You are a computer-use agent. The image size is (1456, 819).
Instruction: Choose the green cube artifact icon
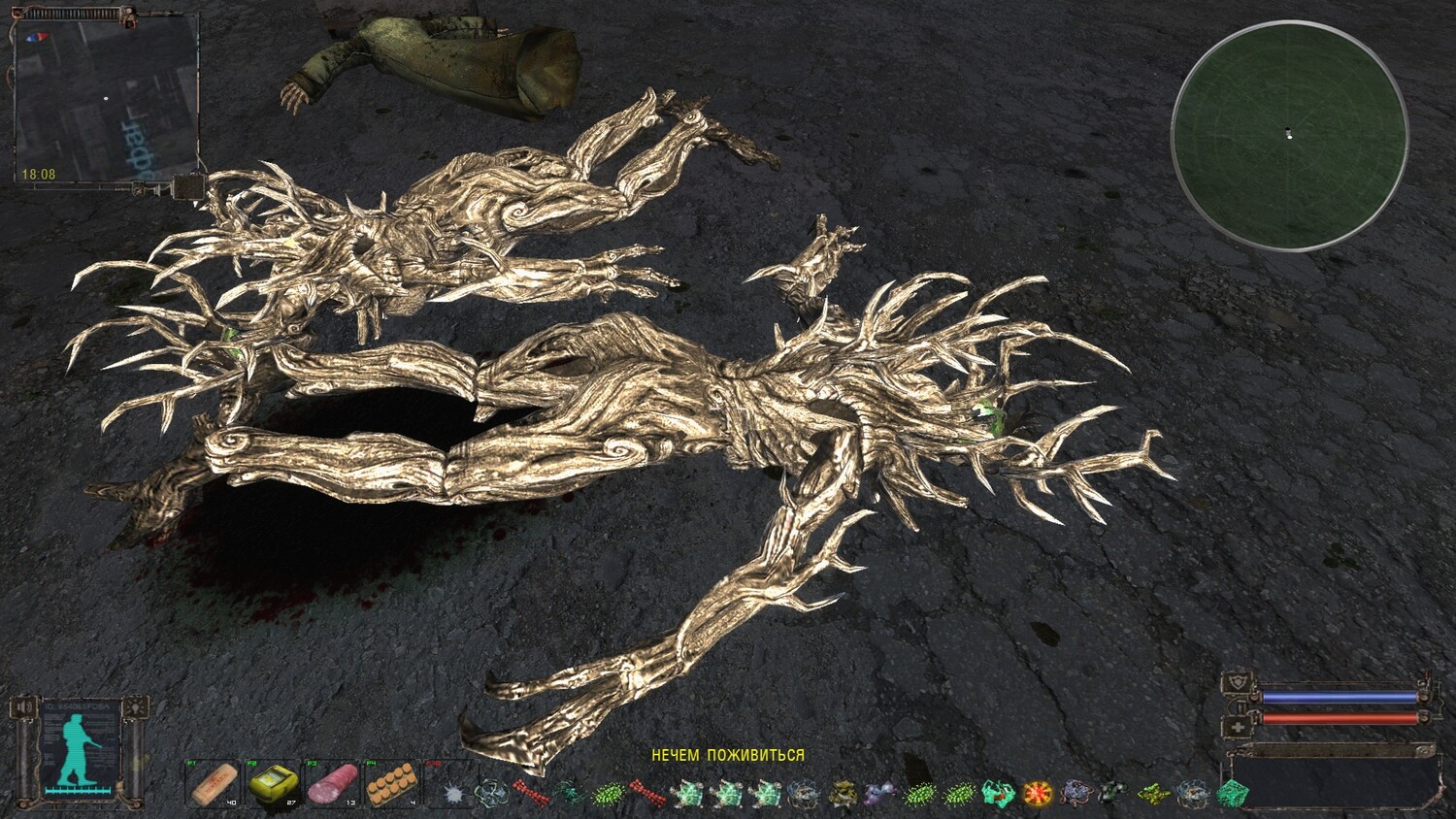[x=1232, y=793]
